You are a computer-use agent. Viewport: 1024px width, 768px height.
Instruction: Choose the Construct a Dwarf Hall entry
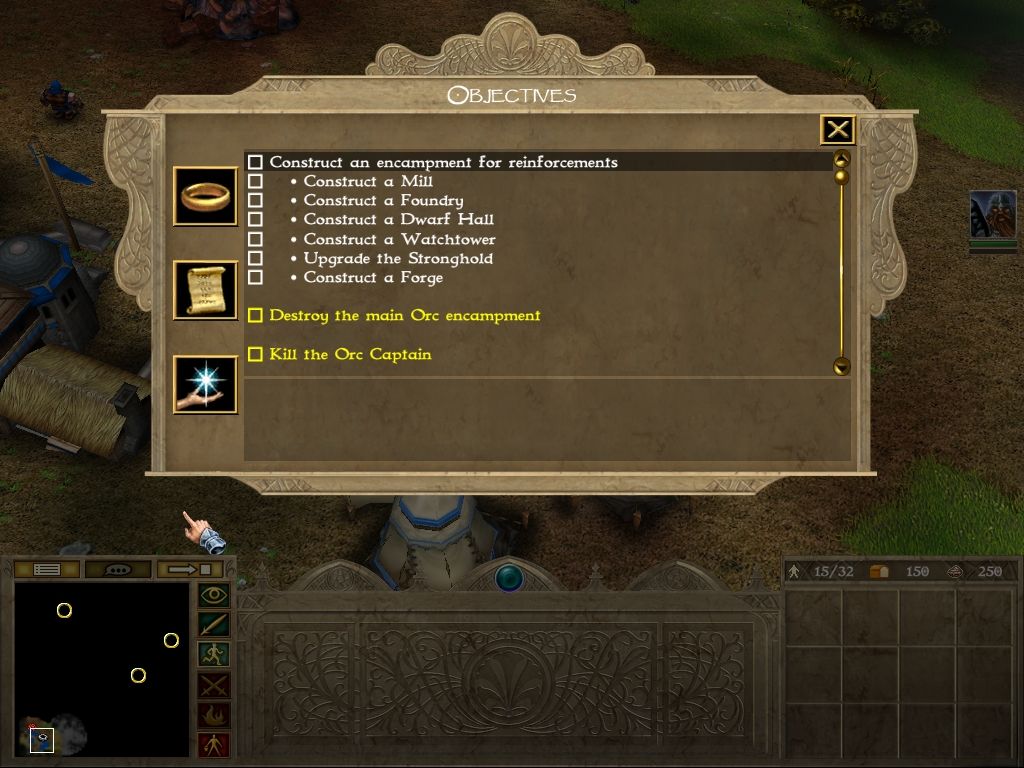(398, 220)
